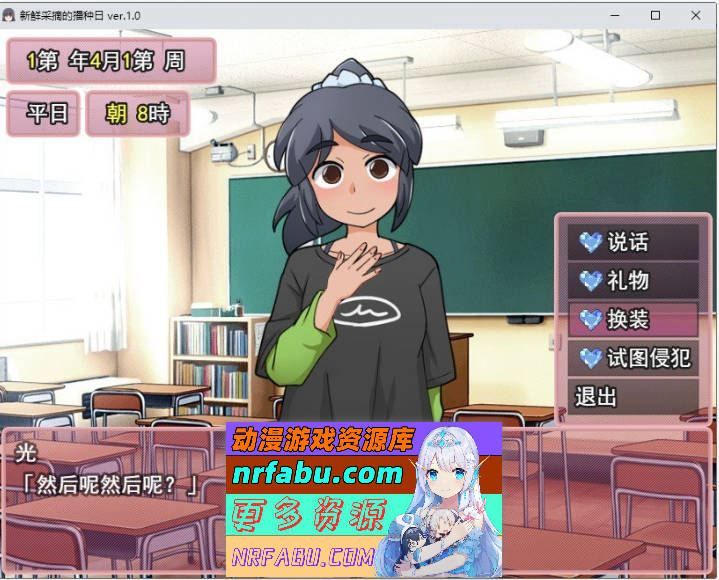Select the 退出 exit menu entry
The width and height of the screenshot is (719, 580).
[x=632, y=396]
